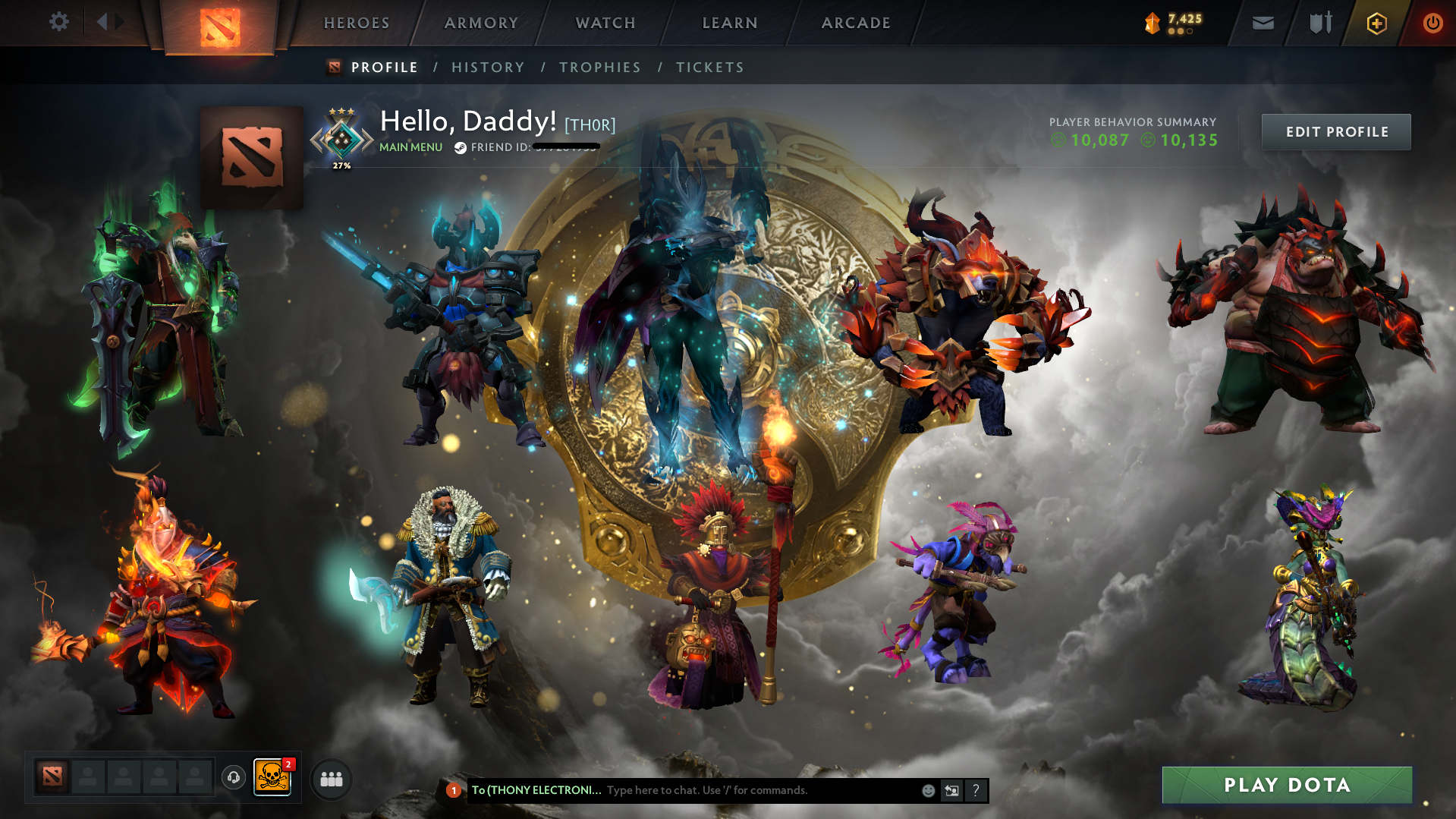
Task: Click the 27% rank progress indicator
Action: pos(341,164)
